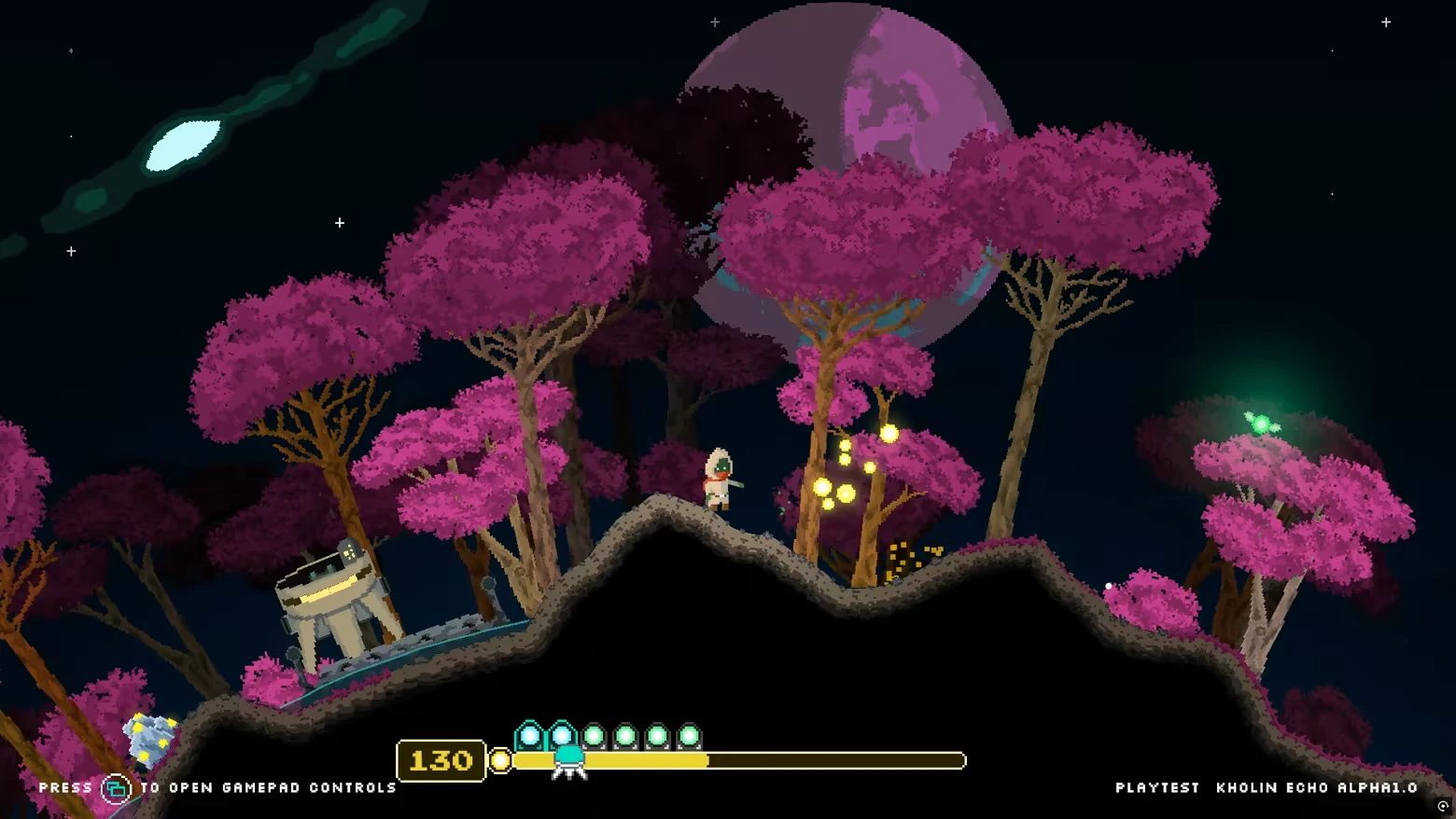Click the PLAYTEST KHOLIN ECHO ALPHA1.0 version label
Screen dimensions: 1456x819
(x=1269, y=787)
